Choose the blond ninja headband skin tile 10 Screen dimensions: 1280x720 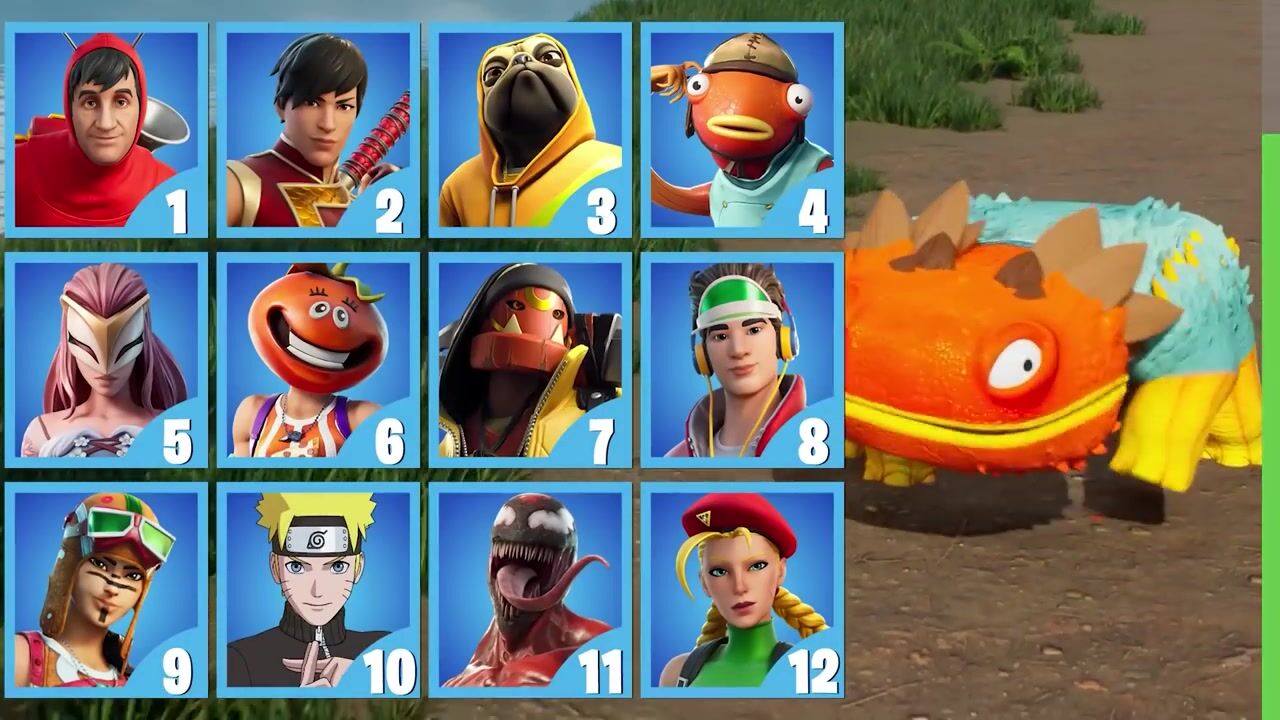tap(318, 590)
